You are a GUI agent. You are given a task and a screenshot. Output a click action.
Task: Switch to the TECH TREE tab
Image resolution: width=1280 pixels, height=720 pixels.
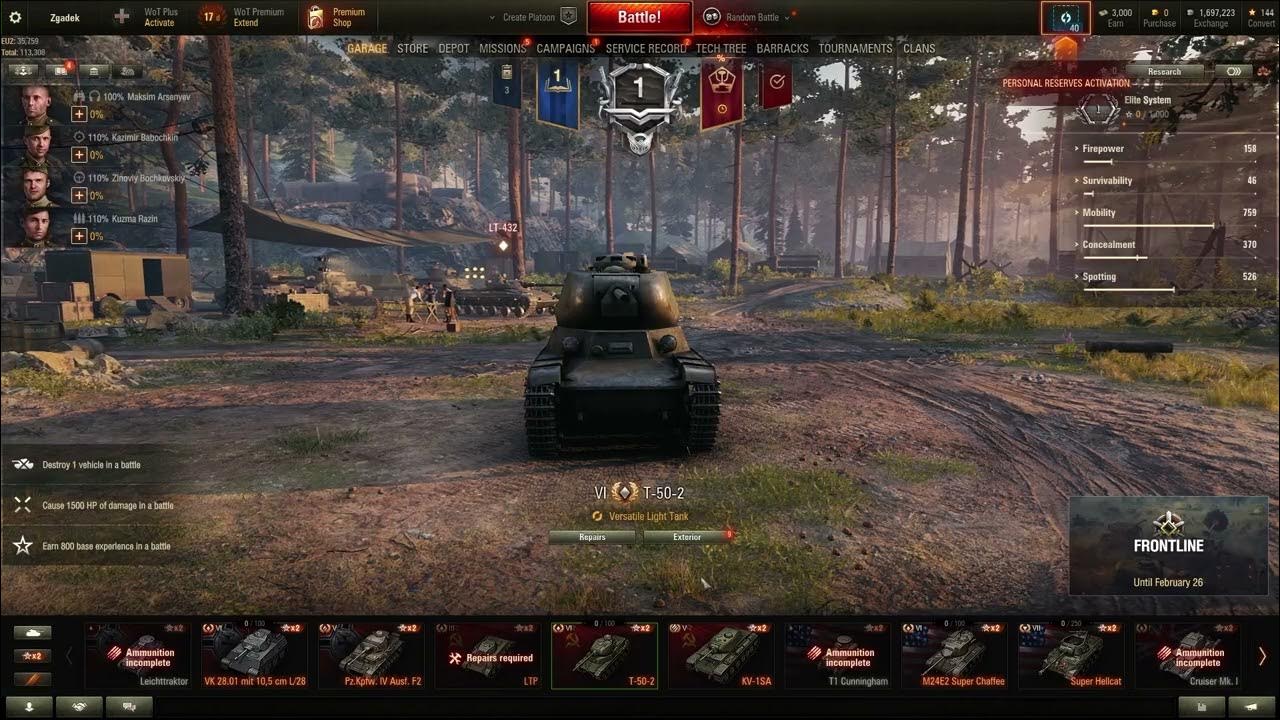click(722, 47)
